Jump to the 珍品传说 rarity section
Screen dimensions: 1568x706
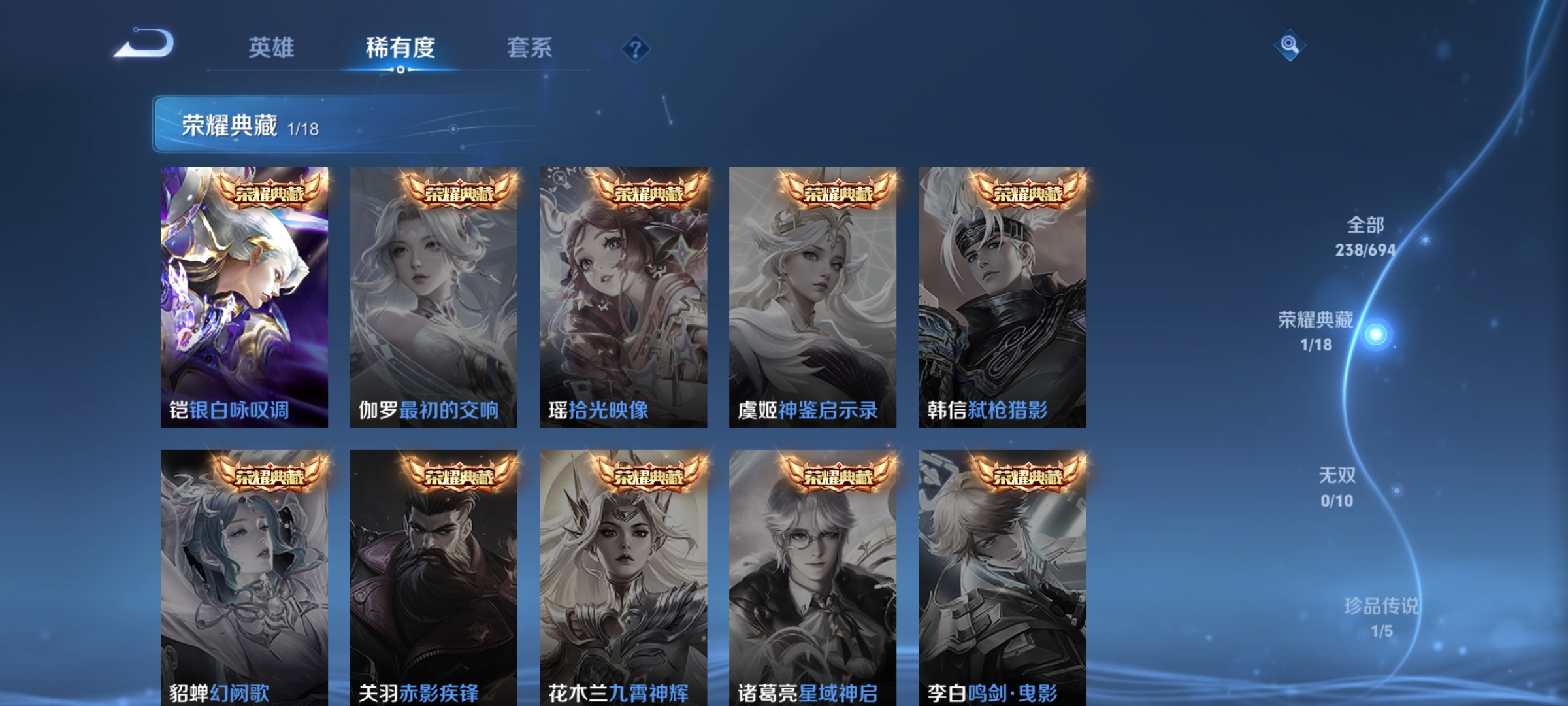[1381, 617]
